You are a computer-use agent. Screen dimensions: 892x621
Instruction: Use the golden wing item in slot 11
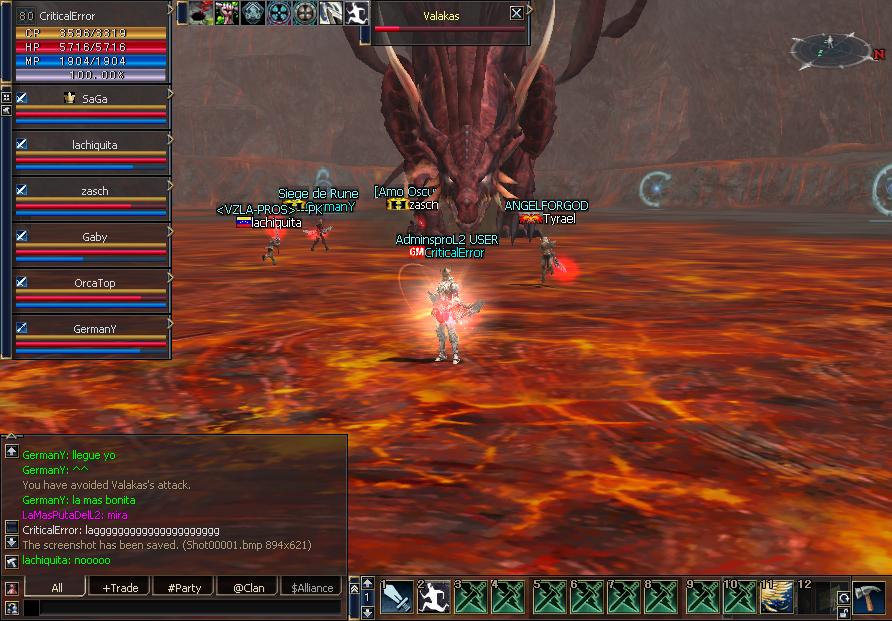[777, 597]
